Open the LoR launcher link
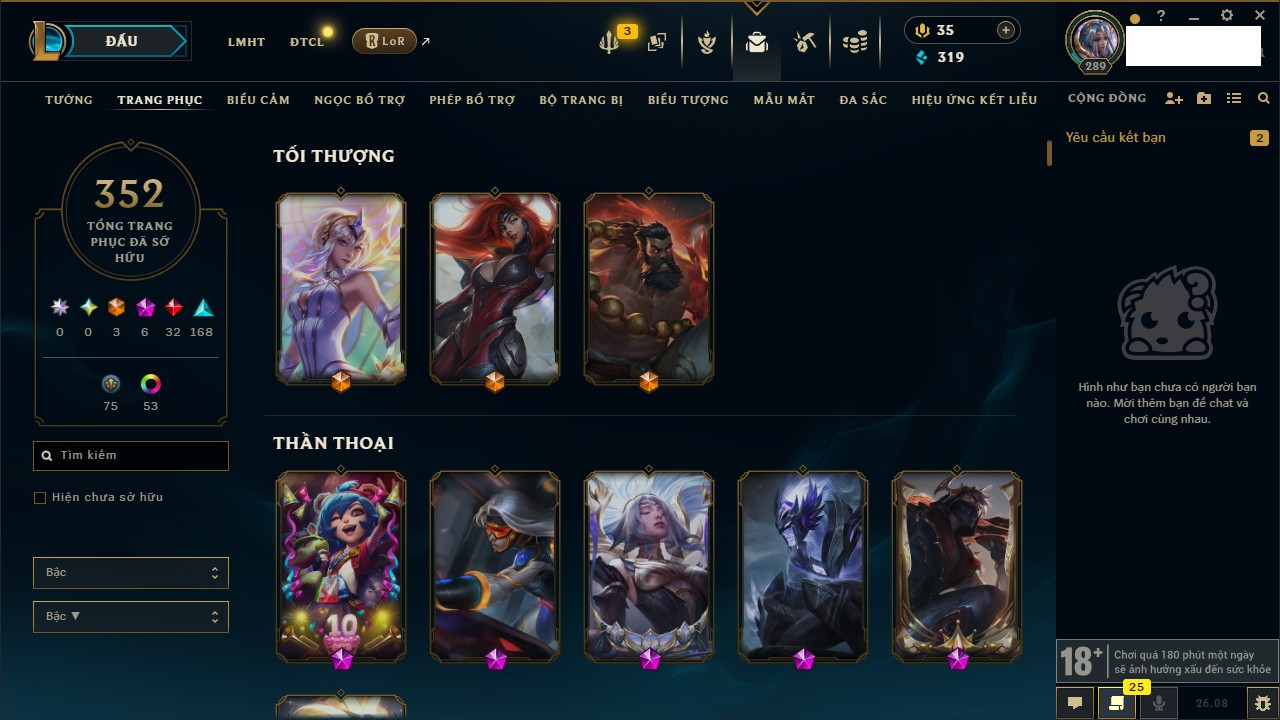 point(384,41)
